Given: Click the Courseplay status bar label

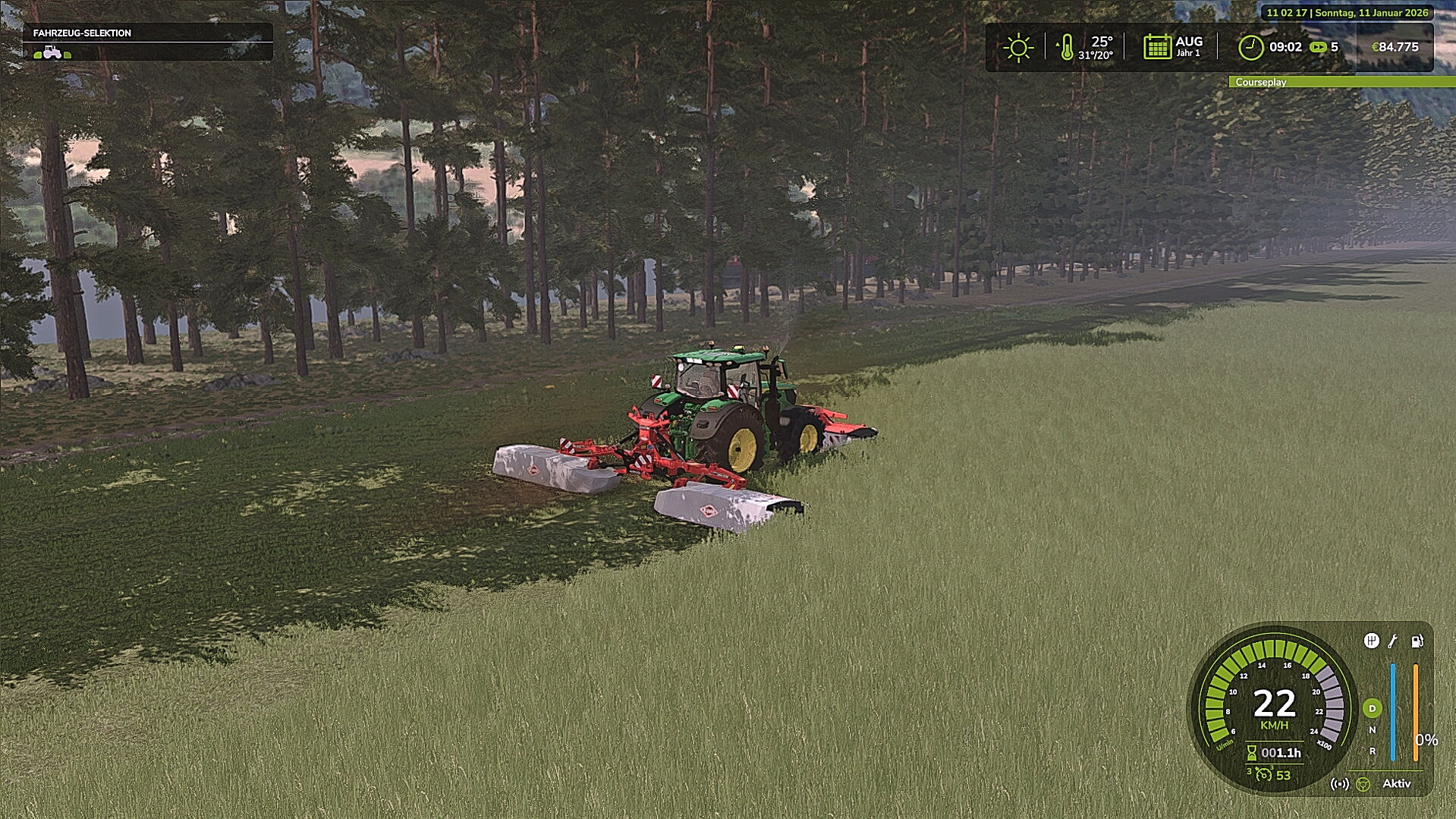Looking at the screenshot, I should 1262,81.
